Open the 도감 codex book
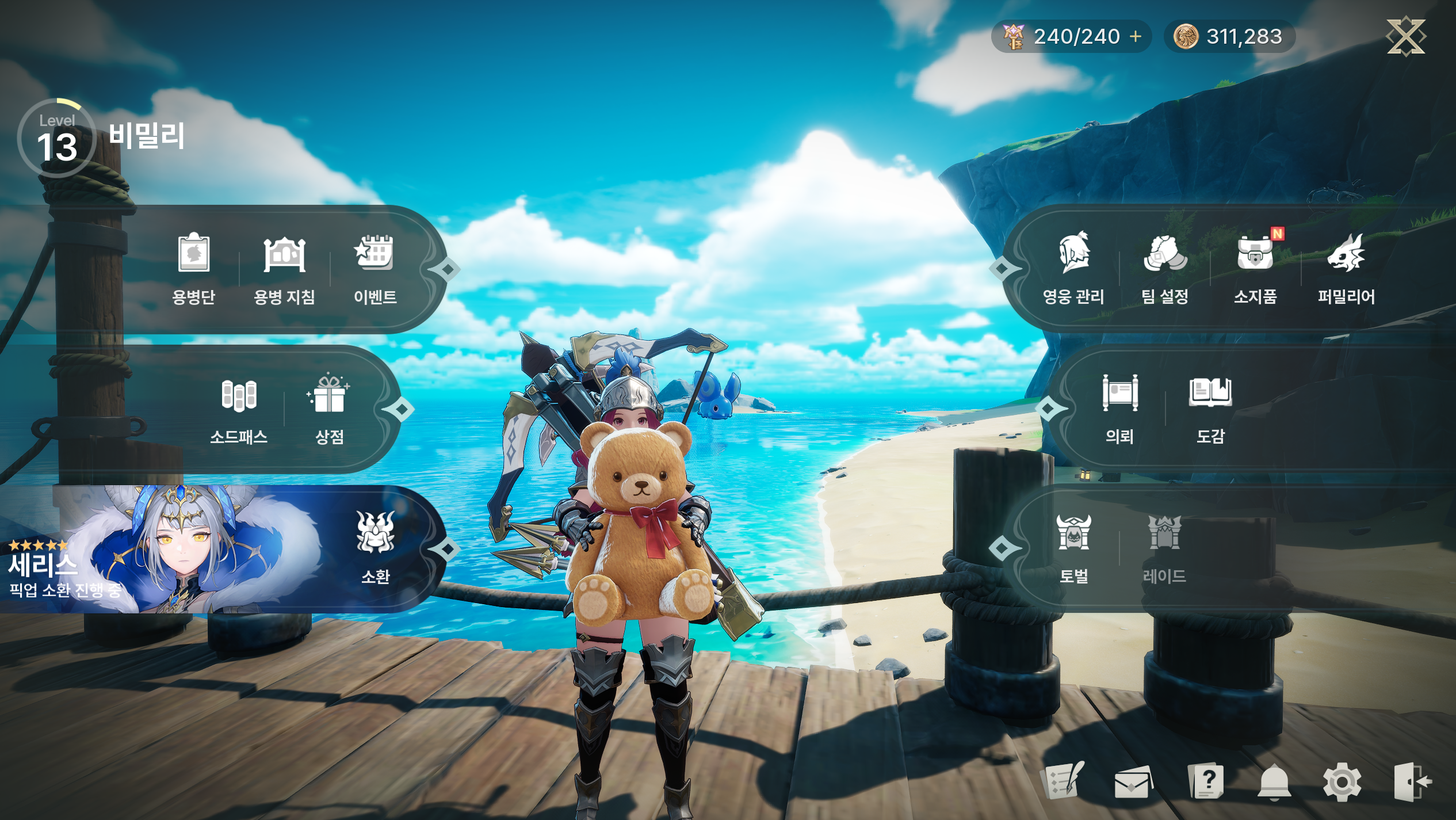The image size is (1456, 820). [x=1210, y=408]
